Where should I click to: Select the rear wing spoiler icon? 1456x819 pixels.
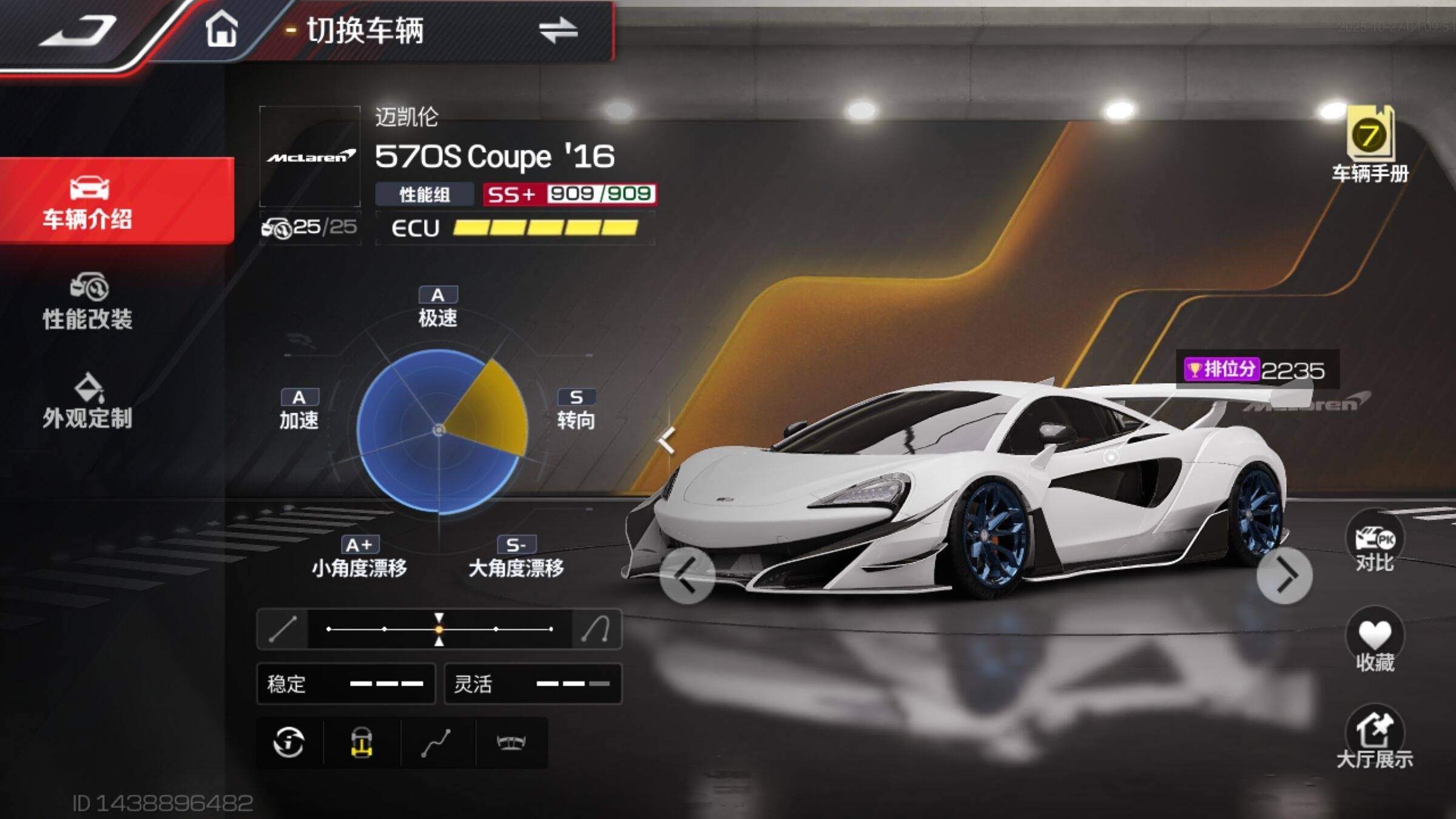511,743
